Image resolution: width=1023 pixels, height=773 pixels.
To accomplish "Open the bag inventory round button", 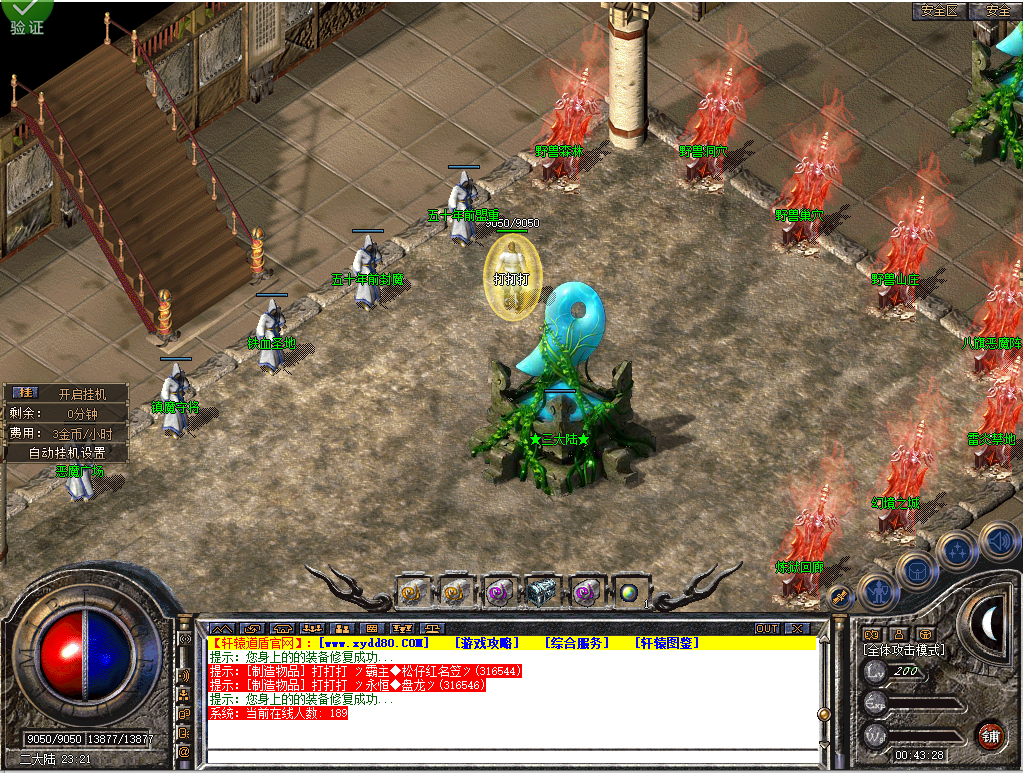I will point(917,571).
